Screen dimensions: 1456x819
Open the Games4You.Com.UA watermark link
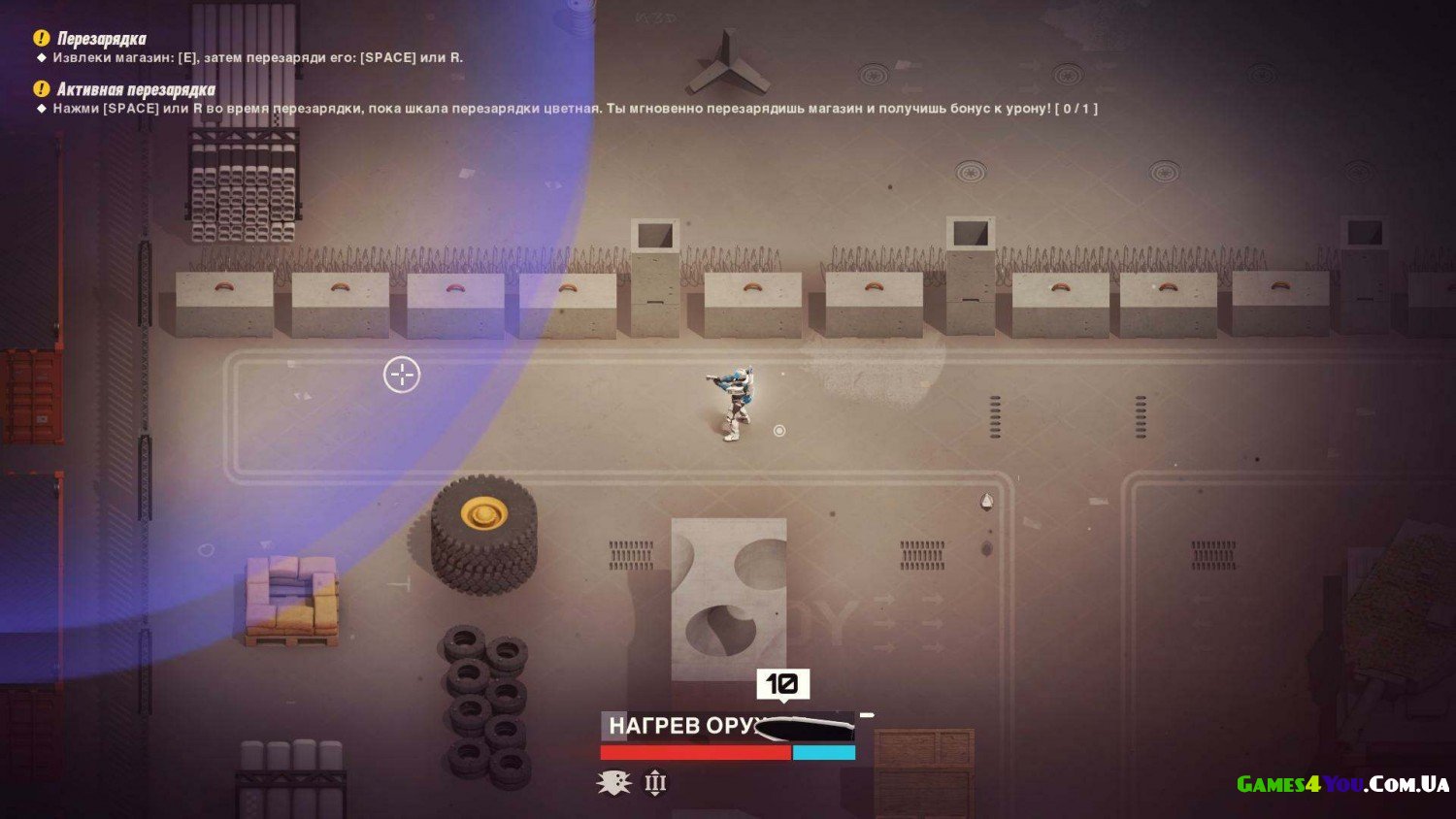pyautogui.click(x=1342, y=784)
